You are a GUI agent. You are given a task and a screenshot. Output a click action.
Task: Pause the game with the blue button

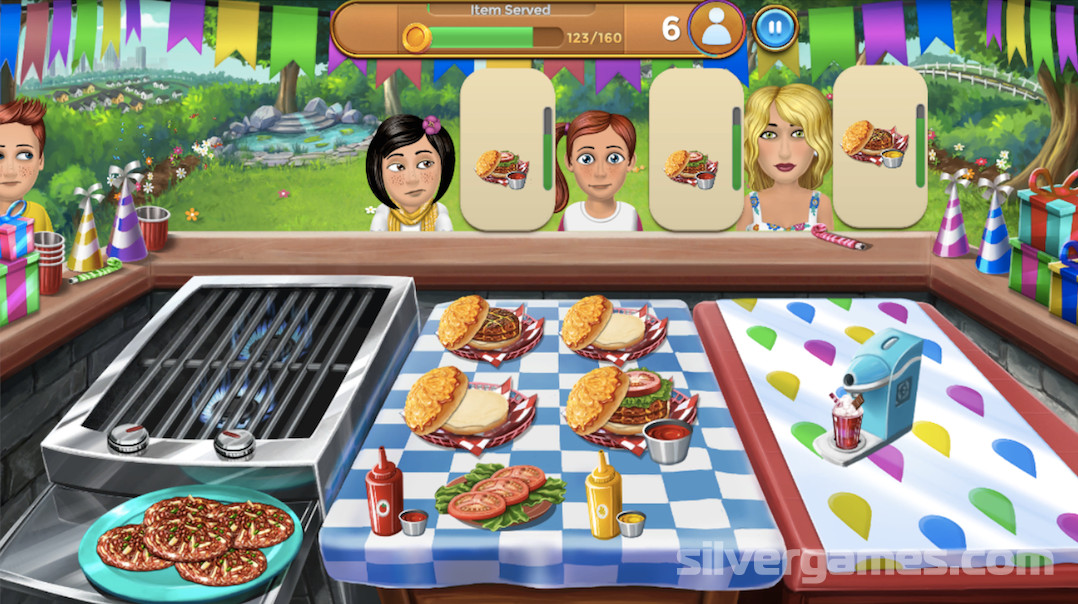(775, 27)
